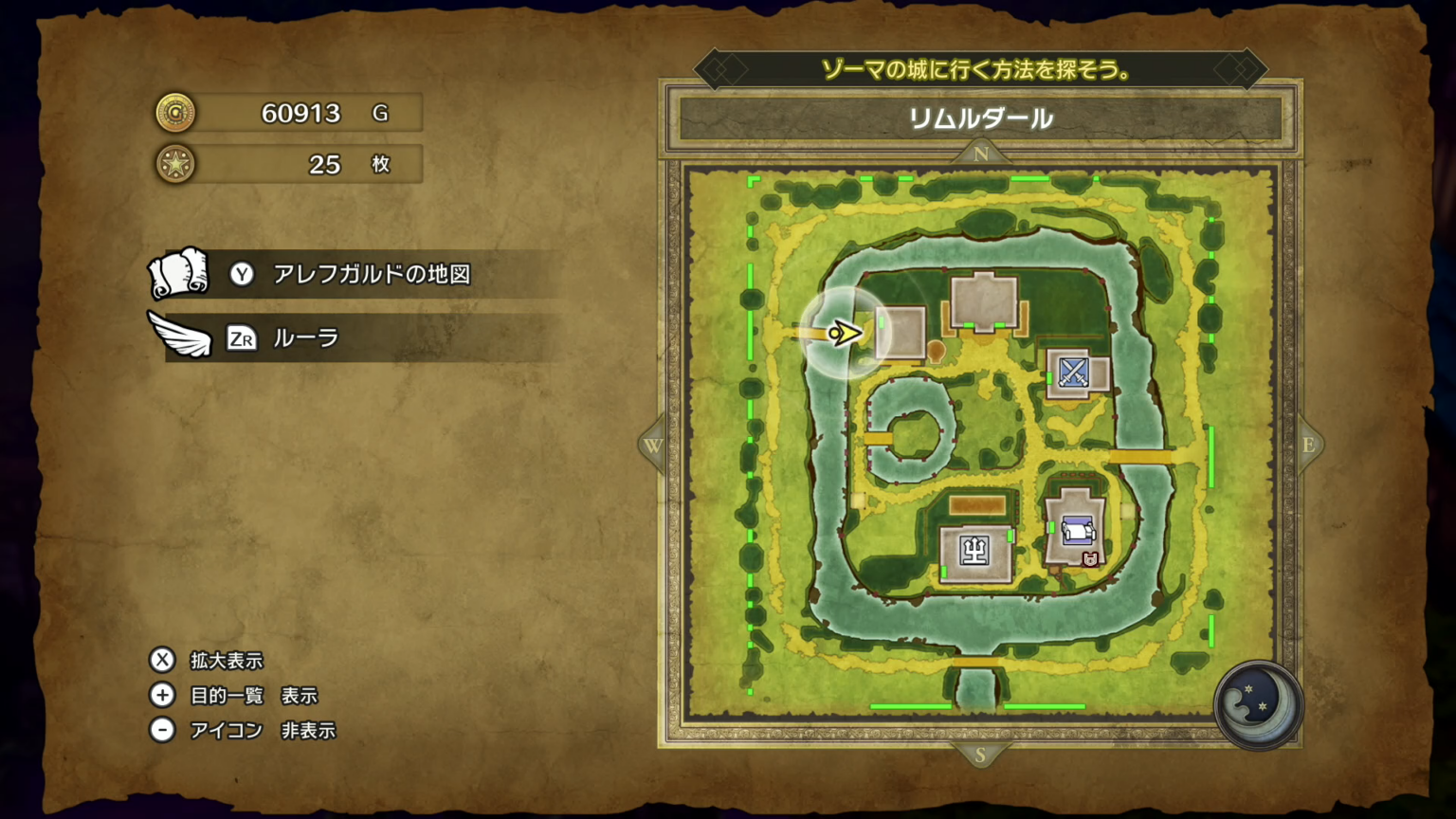
Task: Click the red monster icon beside the inn
Action: 1092,559
